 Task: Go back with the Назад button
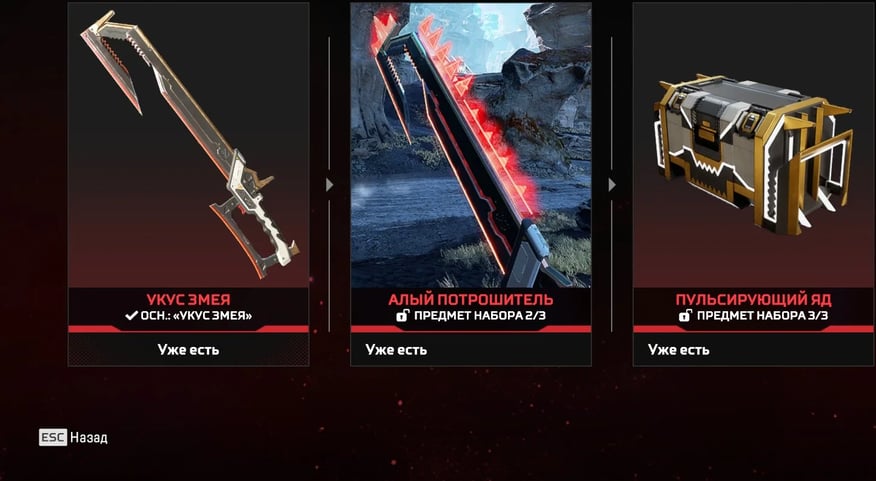74,438
